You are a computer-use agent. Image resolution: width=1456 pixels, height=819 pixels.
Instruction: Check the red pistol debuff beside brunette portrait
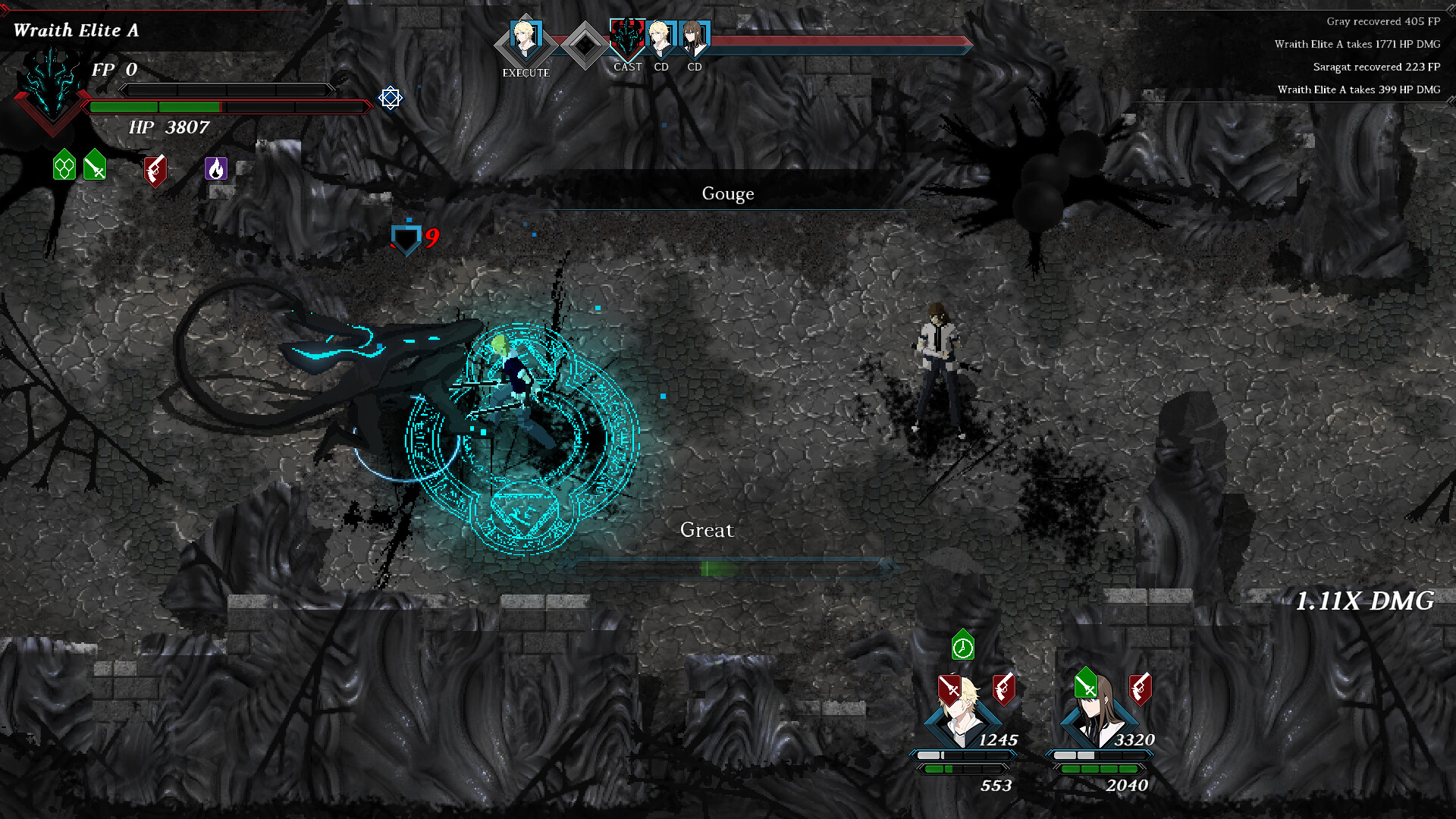(1140, 689)
